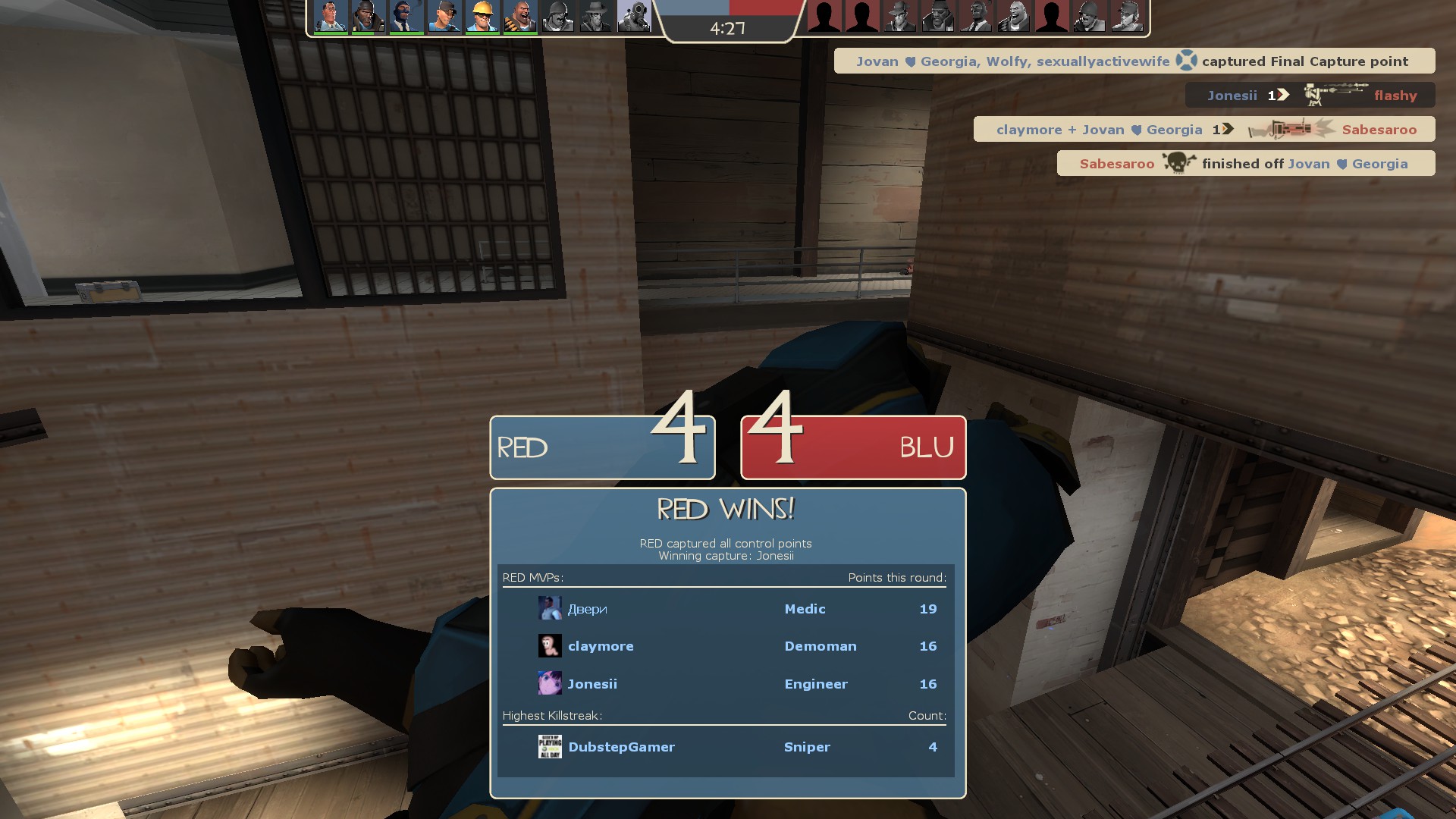Select the Pyro gas mask portrait
The width and height of the screenshot is (1456, 819).
point(634,17)
